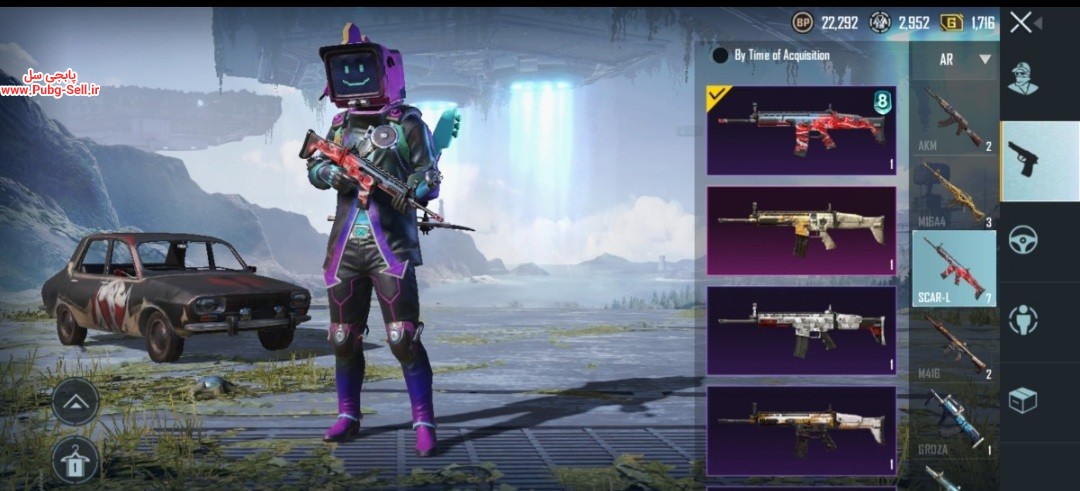Close the inventory with the X button
1080x491 pixels.
[1021, 22]
